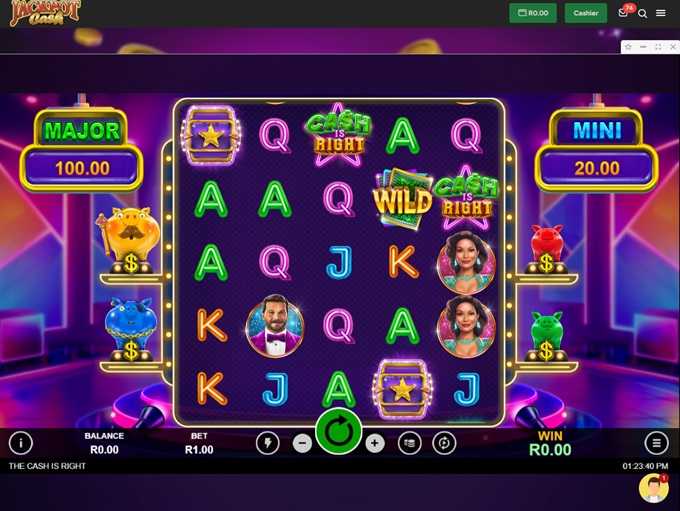This screenshot has width=680, height=511.
Task: Open the Cashier page
Action: (x=586, y=13)
